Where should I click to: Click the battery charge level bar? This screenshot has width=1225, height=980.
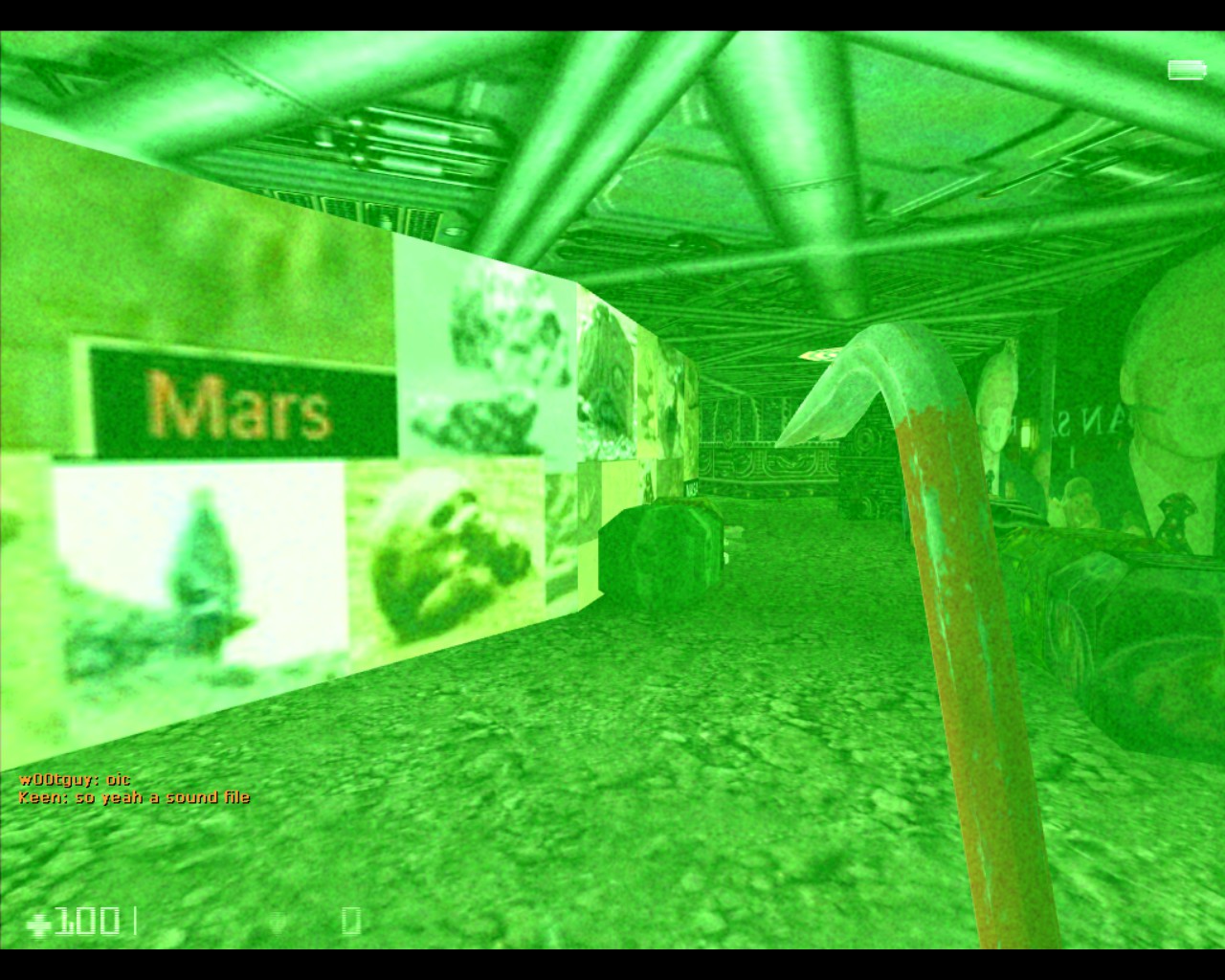[1185, 70]
